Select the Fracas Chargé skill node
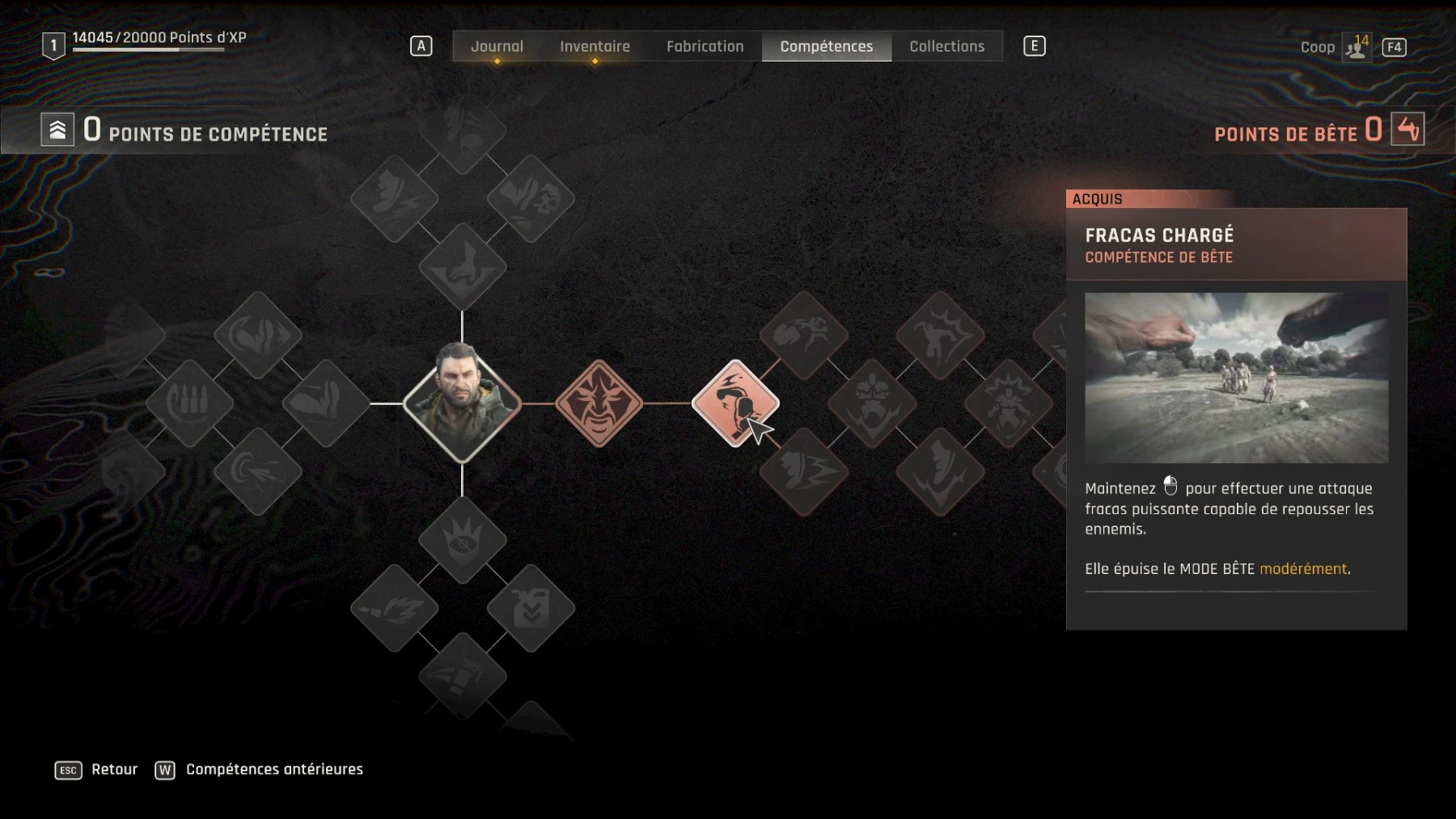This screenshot has width=1456, height=819. [735, 403]
